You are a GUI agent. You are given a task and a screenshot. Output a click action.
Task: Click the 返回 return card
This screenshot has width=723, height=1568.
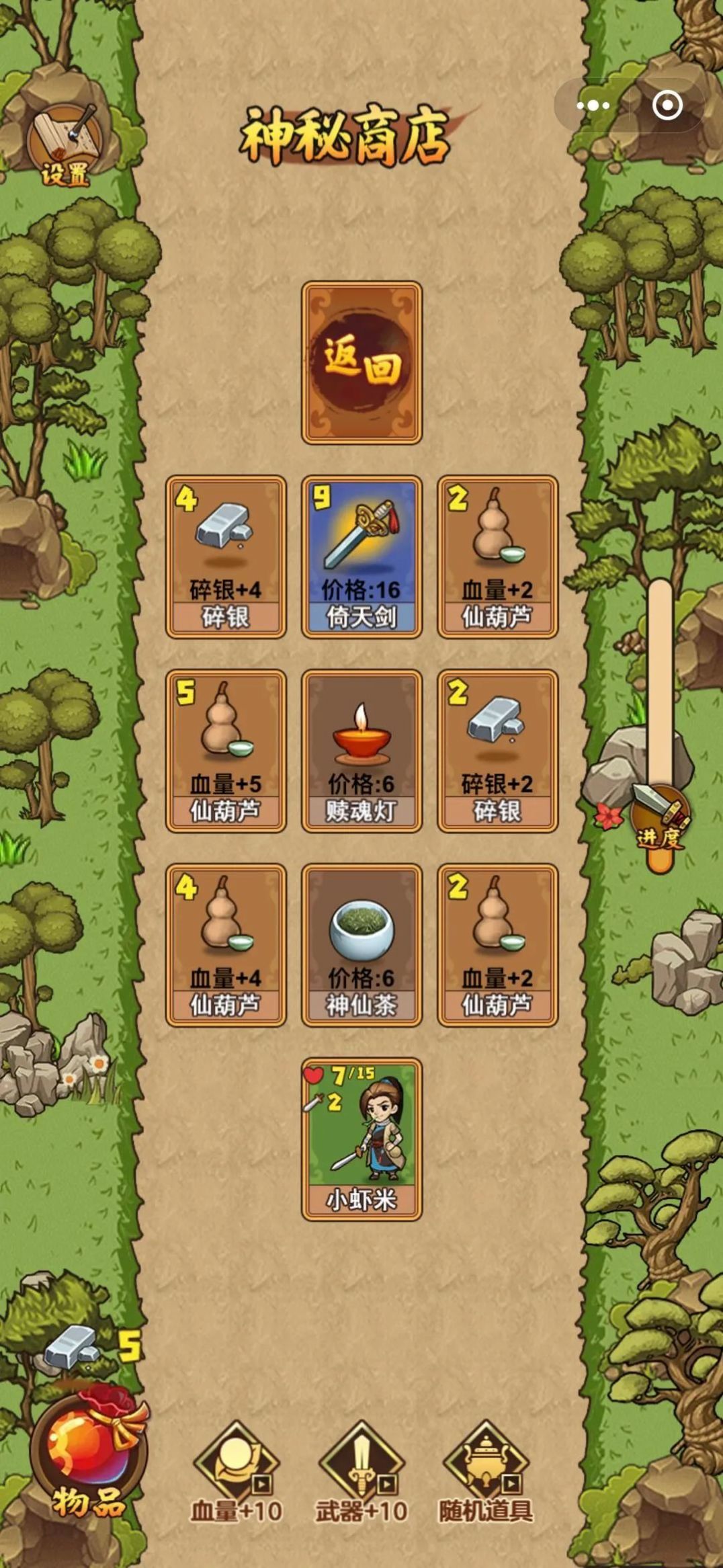pyautogui.click(x=361, y=363)
